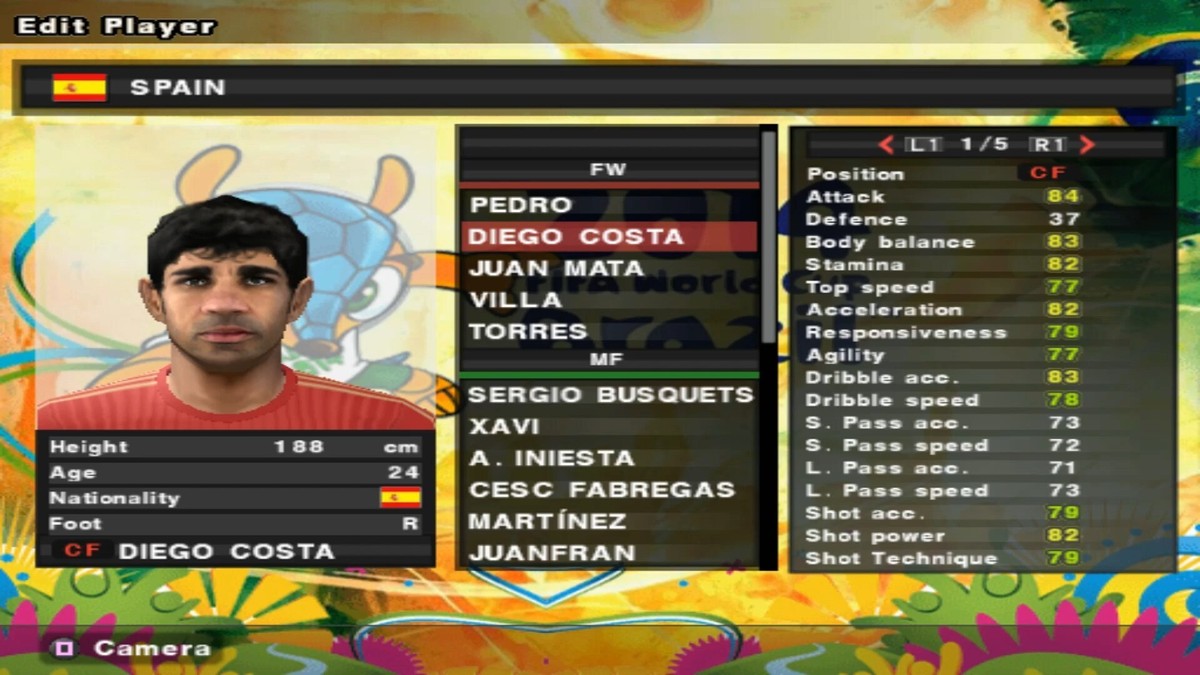Viewport: 1200px width, 675px height.
Task: Select Torres from the player list
Action: pyautogui.click(x=527, y=331)
